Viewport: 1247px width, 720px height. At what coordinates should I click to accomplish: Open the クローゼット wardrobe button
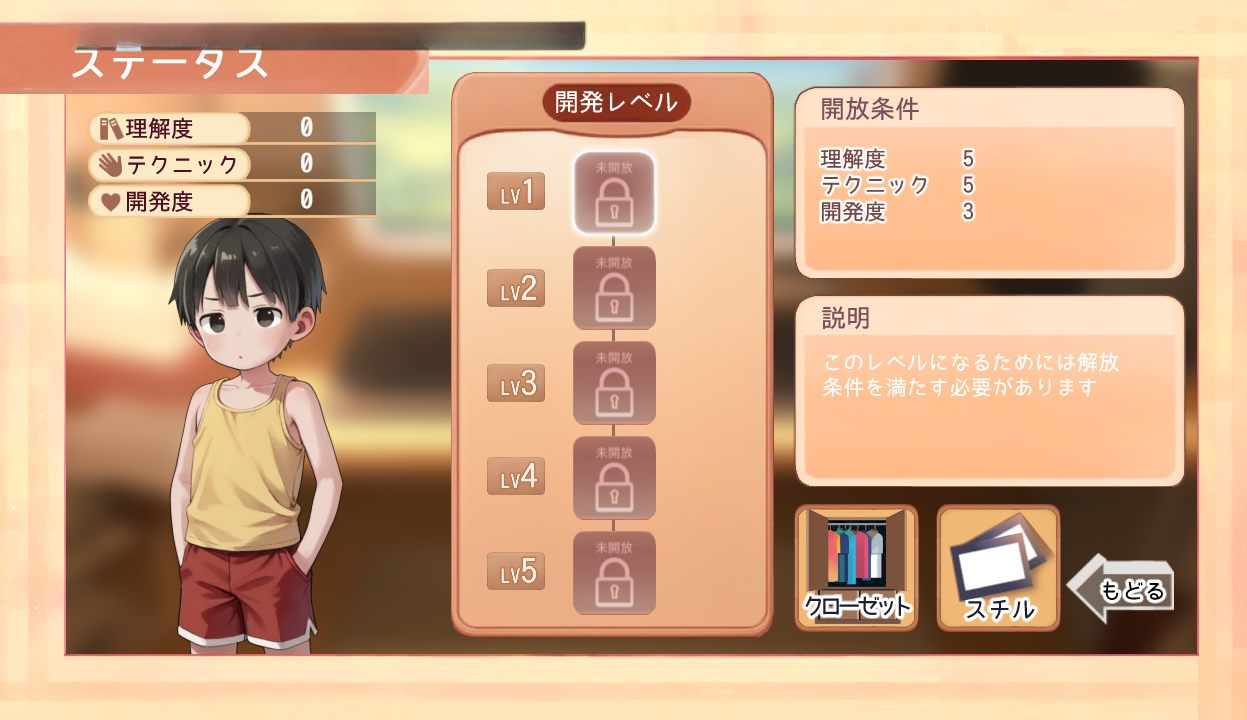(856, 568)
